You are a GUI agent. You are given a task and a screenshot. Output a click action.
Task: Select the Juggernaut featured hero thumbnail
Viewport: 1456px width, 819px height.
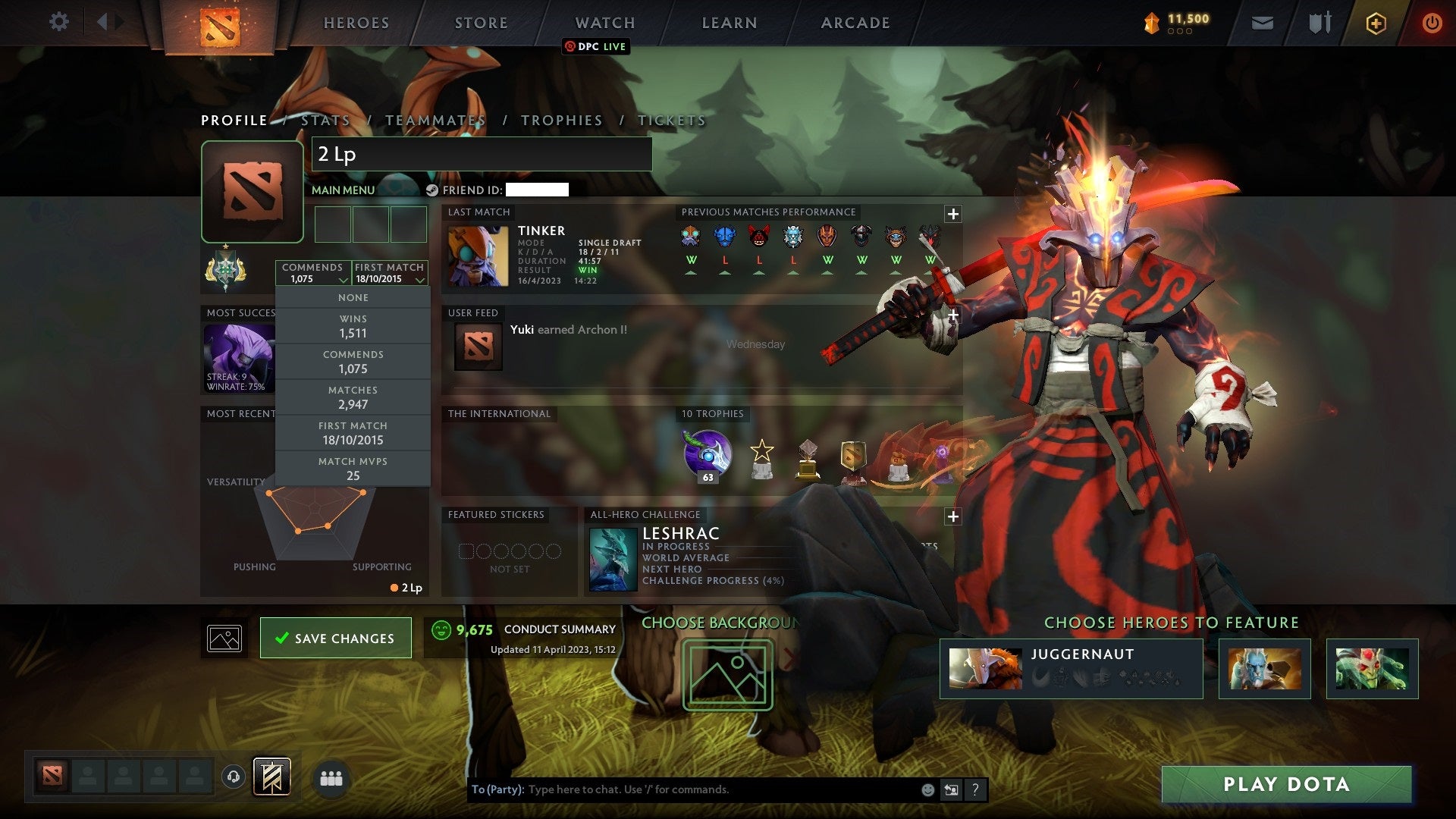(986, 668)
